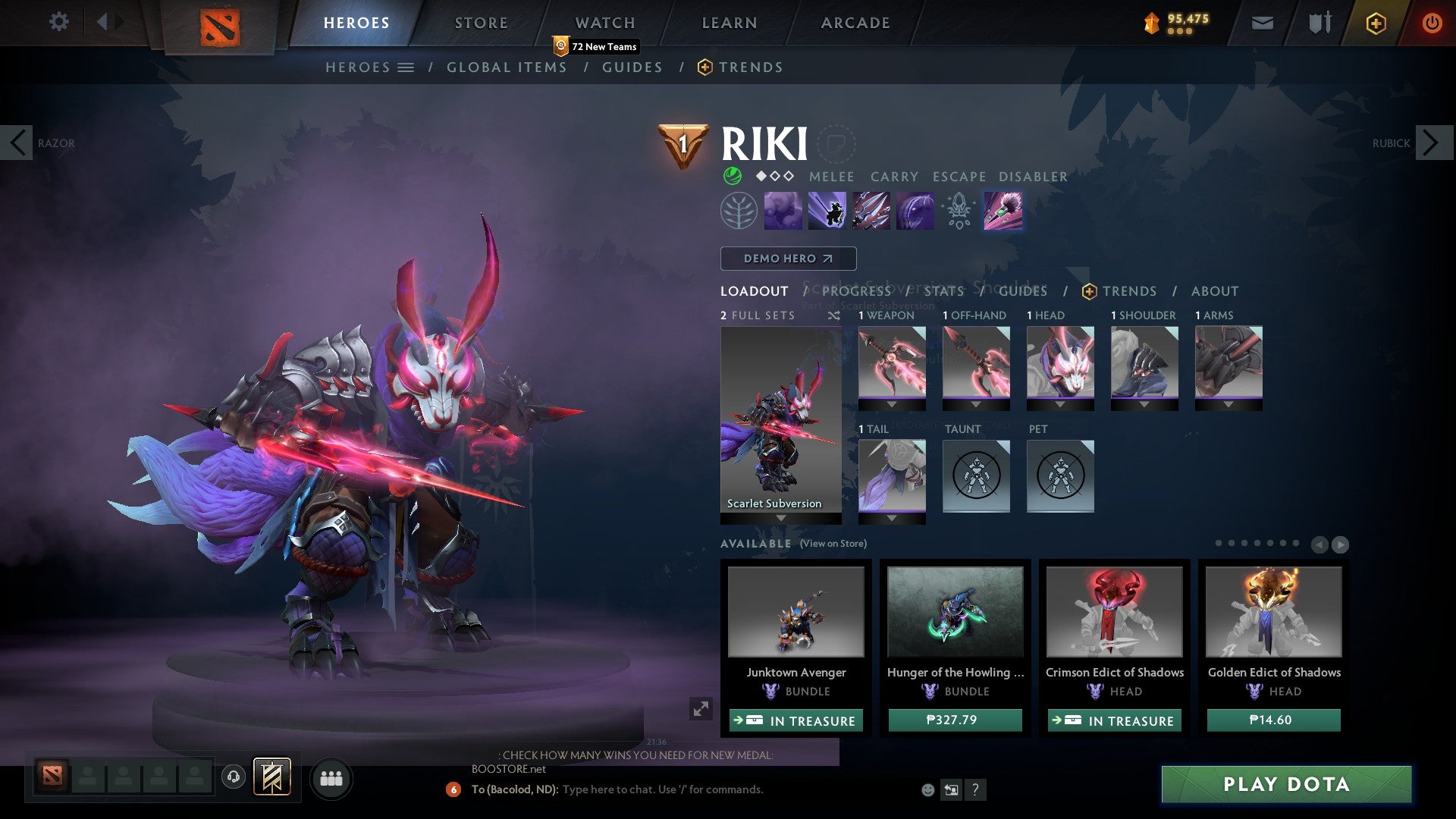Click the Aghanim's Scepter upgrade icon
This screenshot has width=1456, height=819.
click(x=959, y=210)
